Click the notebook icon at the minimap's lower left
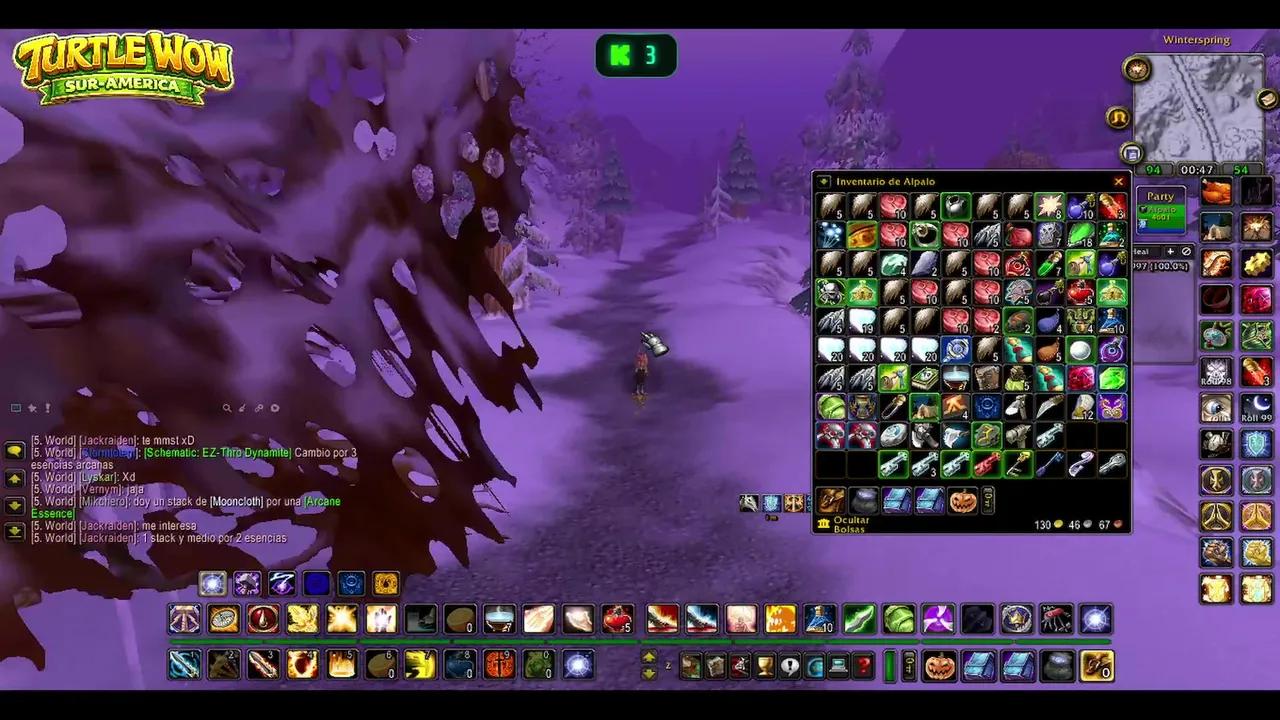Image resolution: width=1280 pixels, height=720 pixels. point(1131,153)
